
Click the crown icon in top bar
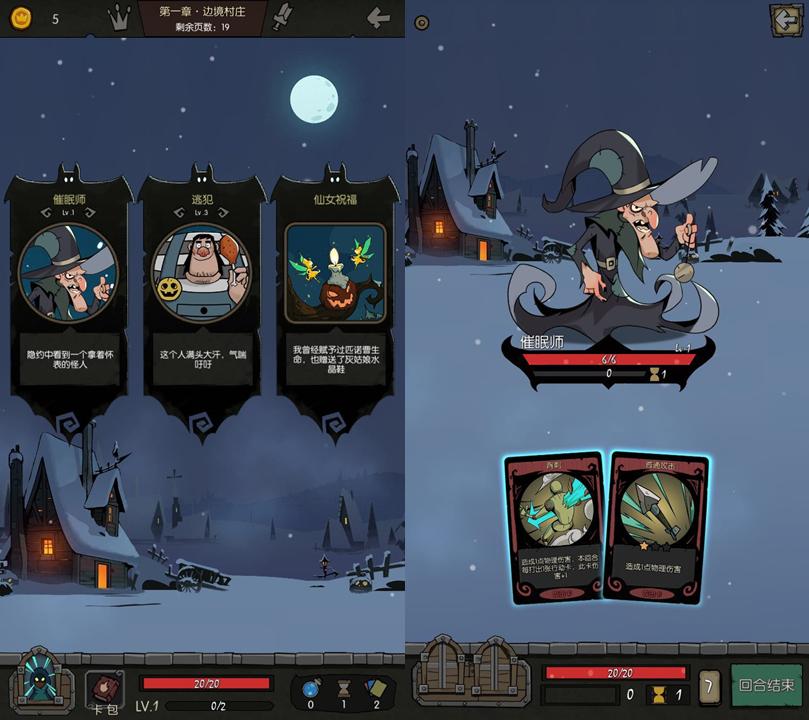pyautogui.click(x=121, y=17)
